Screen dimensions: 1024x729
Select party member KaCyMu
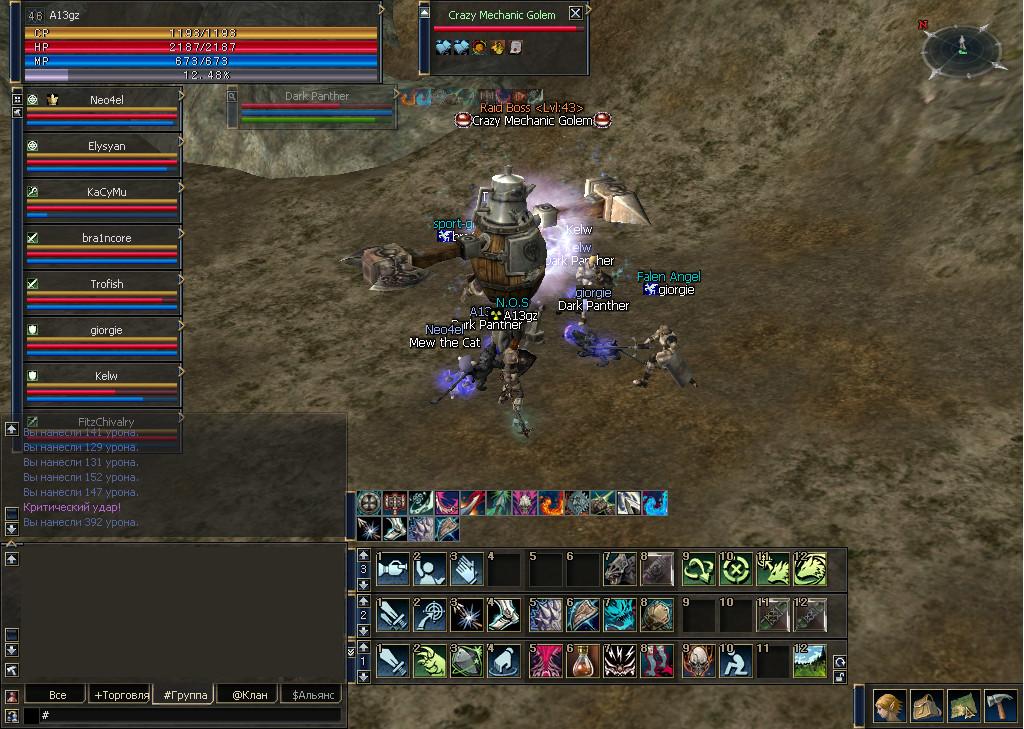(104, 192)
